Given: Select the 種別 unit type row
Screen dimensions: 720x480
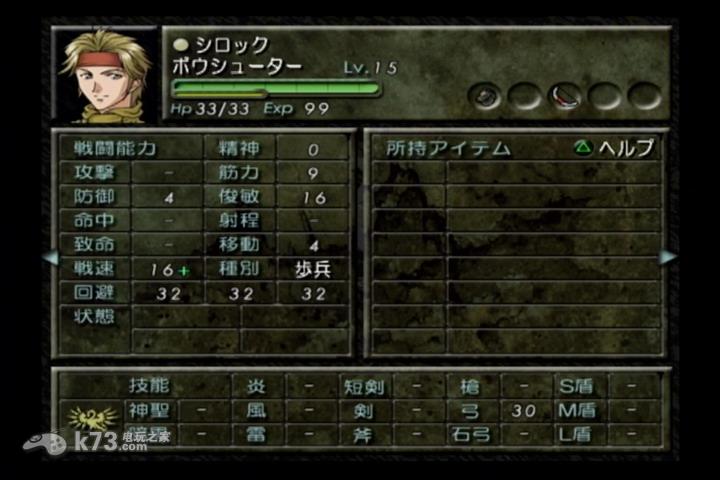Looking at the screenshot, I should point(240,270).
